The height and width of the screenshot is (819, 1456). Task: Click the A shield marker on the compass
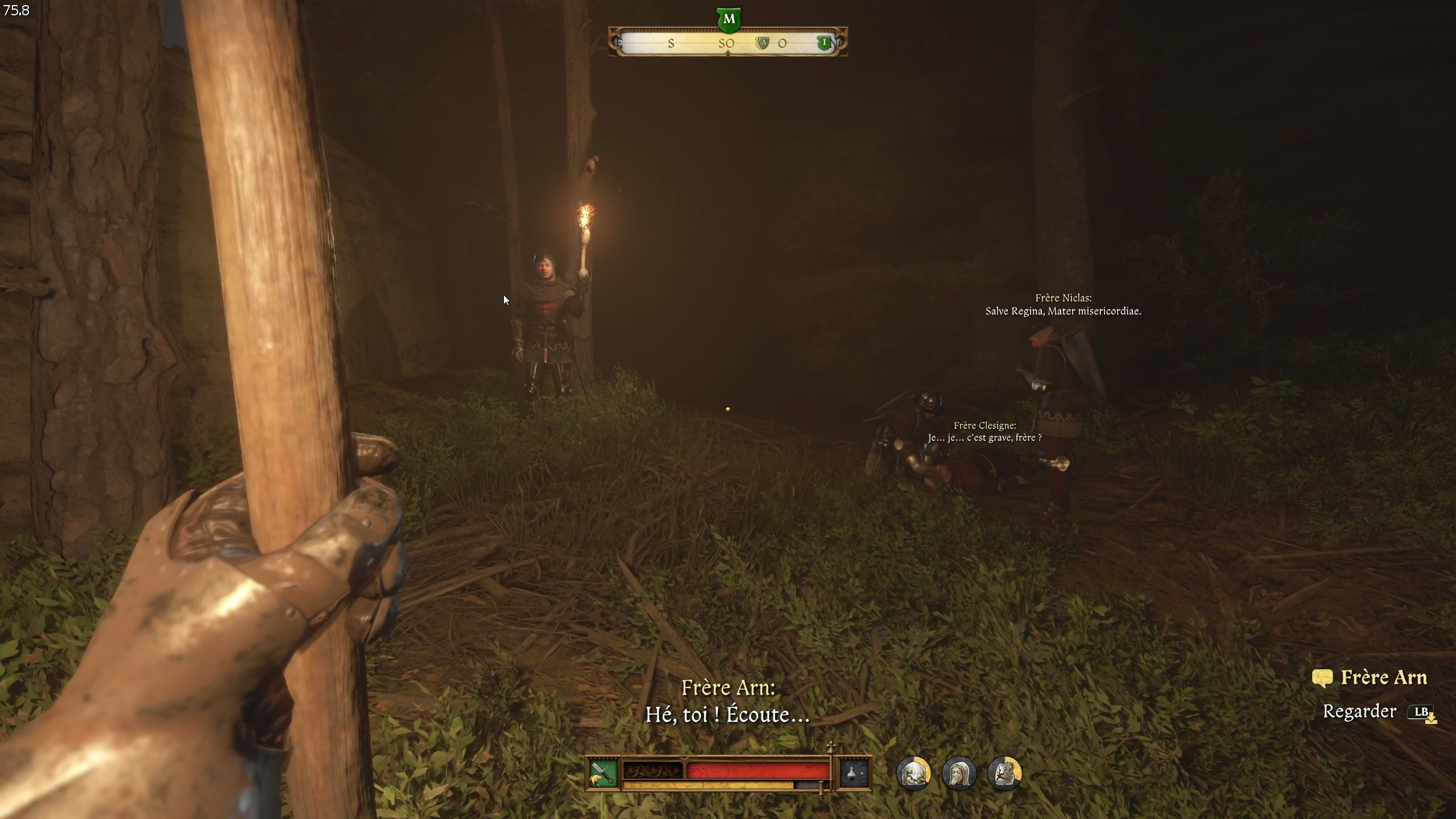click(x=764, y=42)
